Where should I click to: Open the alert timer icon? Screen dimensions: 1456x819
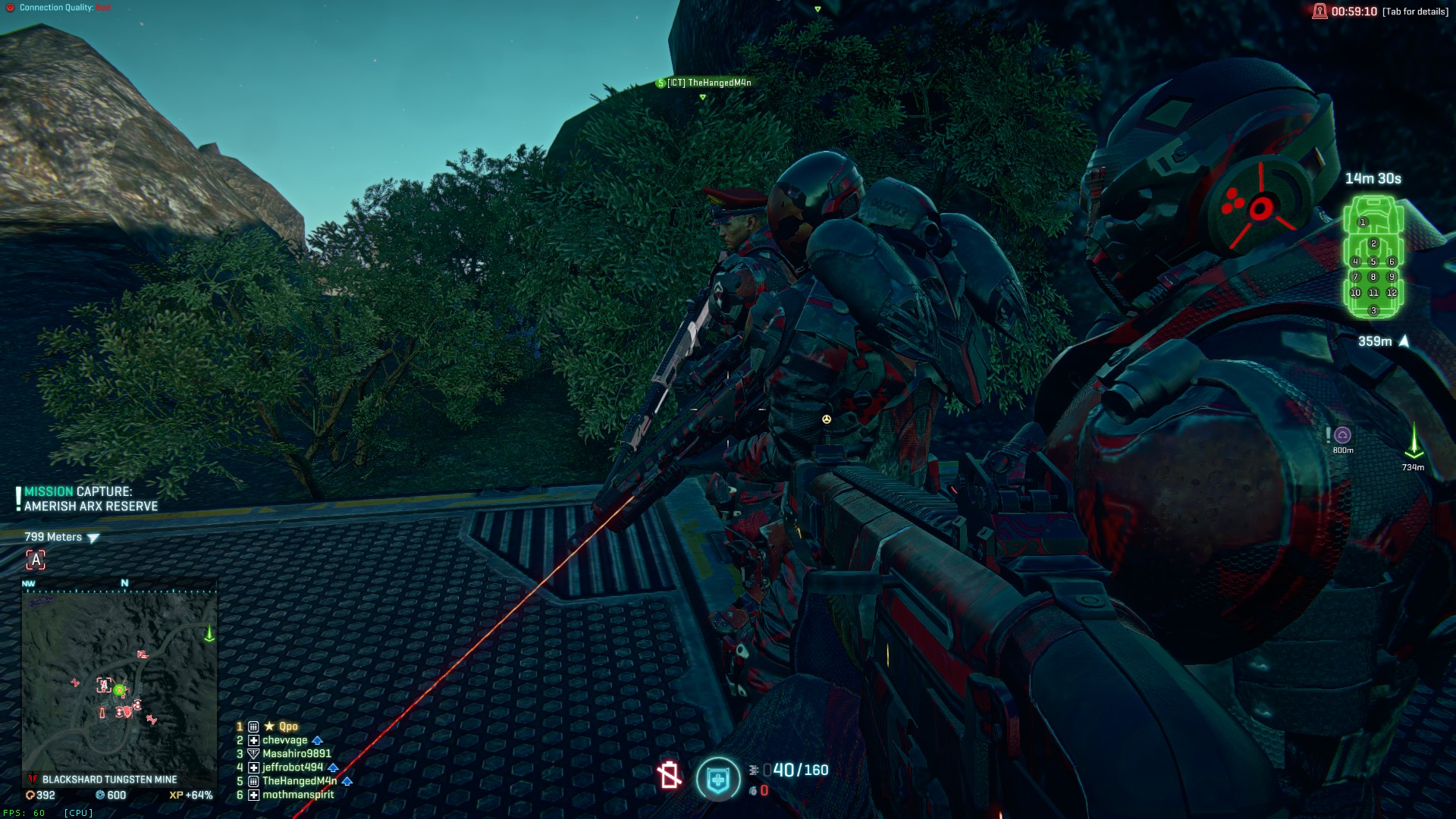click(x=1319, y=11)
